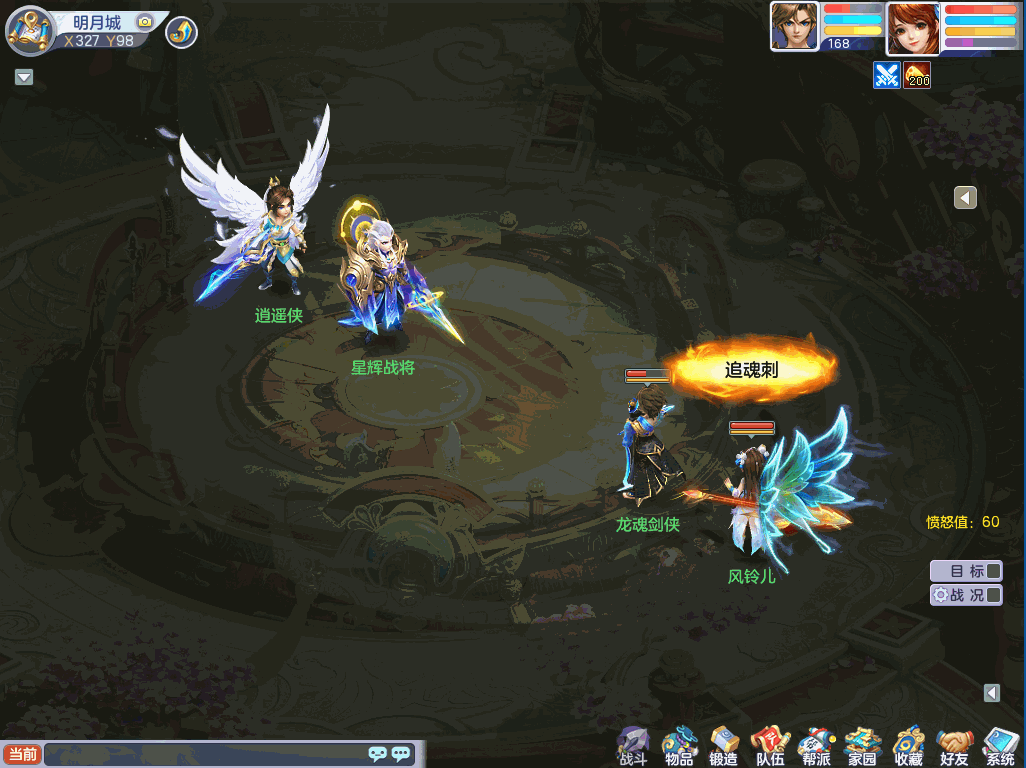Click the camera screenshot button
This screenshot has width=1026, height=768.
coord(145,21)
